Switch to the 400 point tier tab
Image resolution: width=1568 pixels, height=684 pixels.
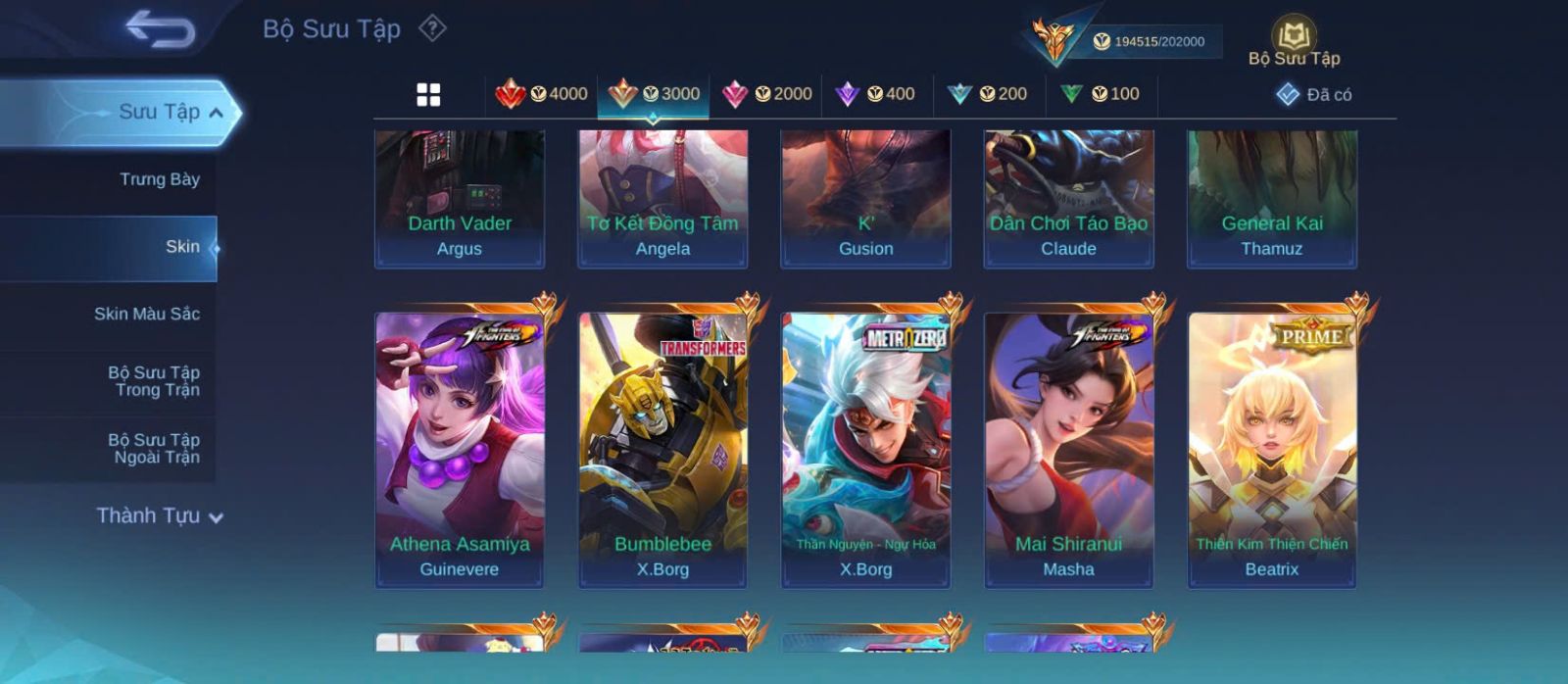click(875, 94)
